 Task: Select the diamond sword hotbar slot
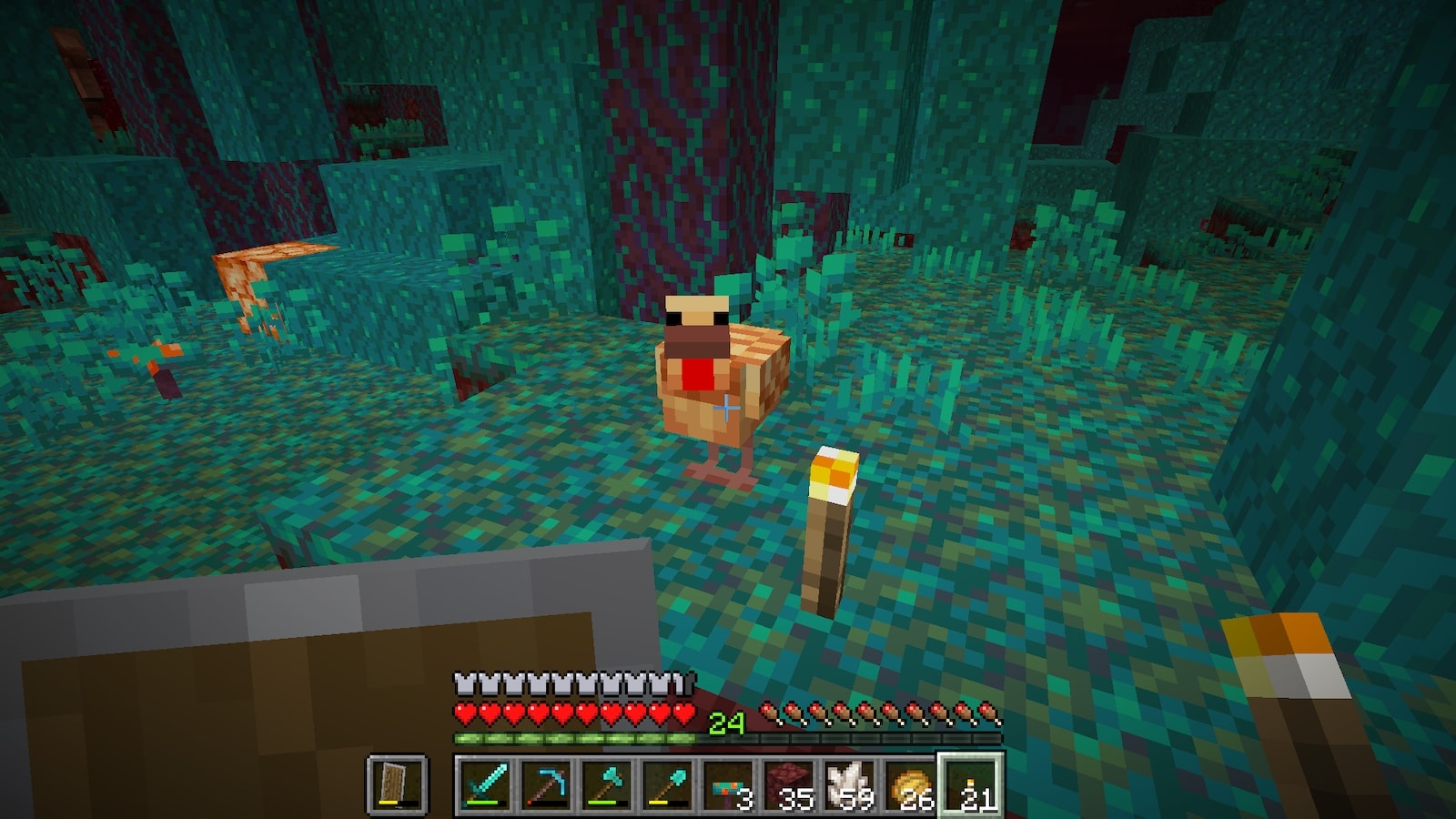[483, 784]
